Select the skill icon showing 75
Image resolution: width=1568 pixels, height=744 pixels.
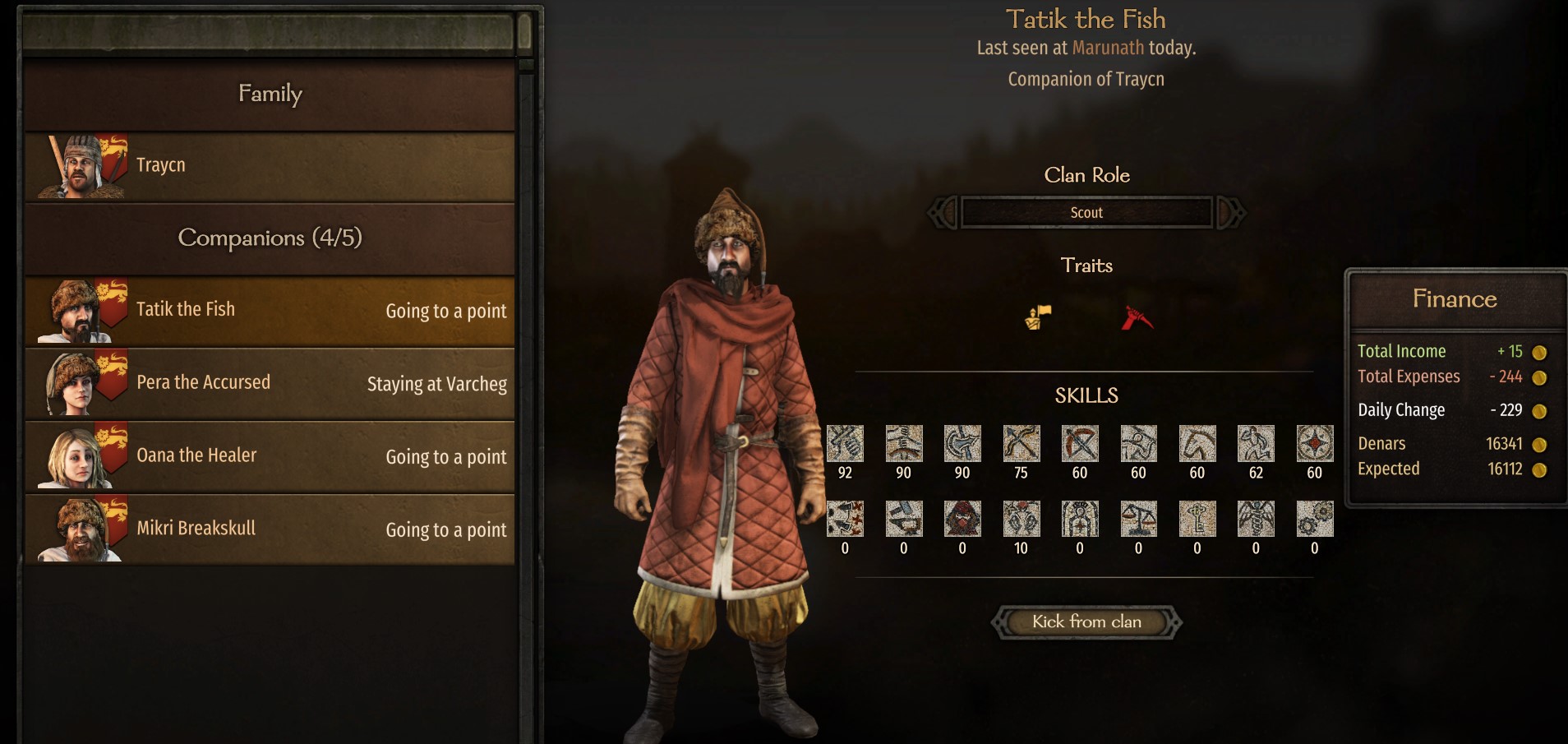tap(1021, 444)
